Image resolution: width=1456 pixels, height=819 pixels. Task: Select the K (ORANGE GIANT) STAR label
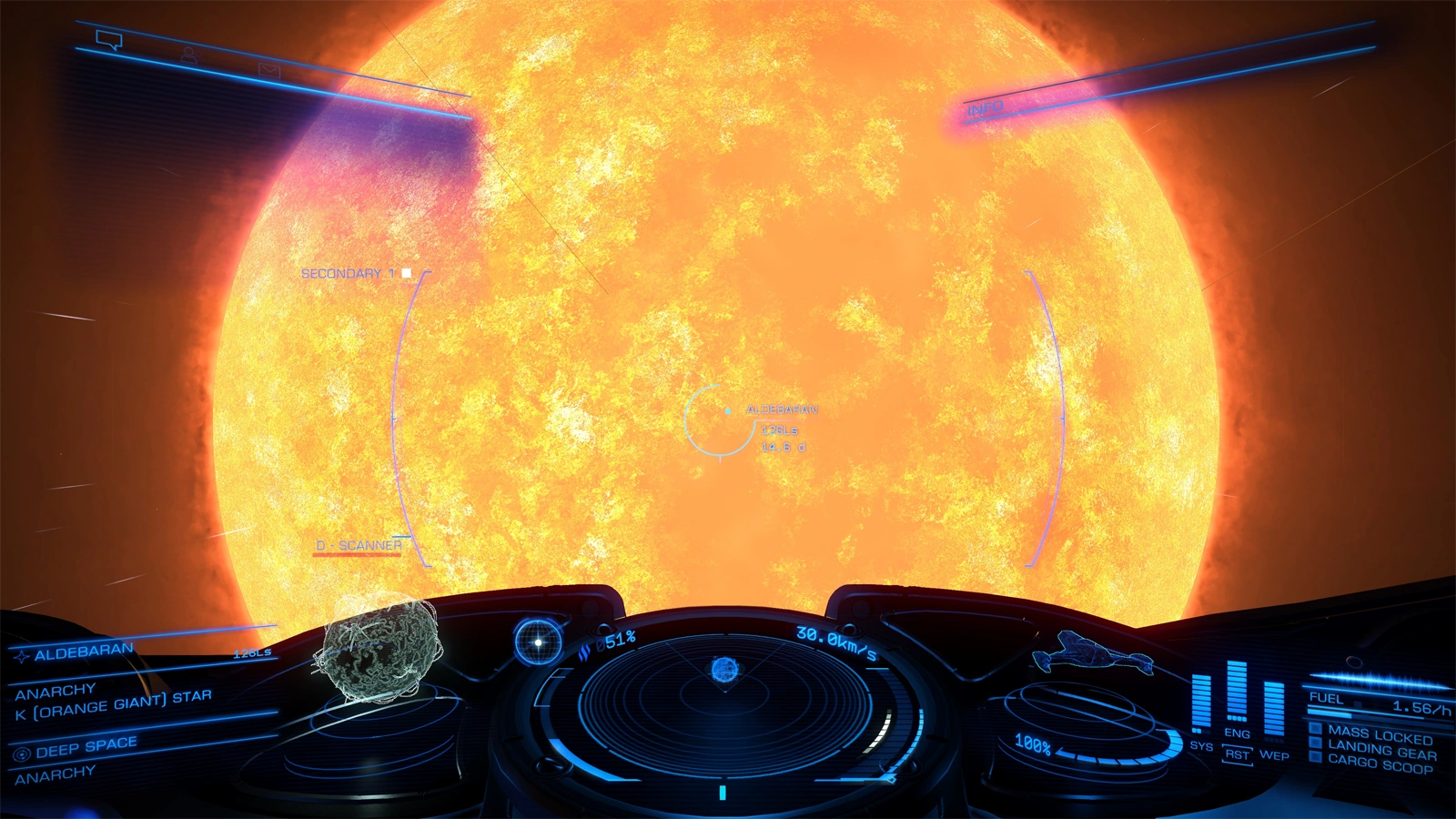click(x=114, y=705)
